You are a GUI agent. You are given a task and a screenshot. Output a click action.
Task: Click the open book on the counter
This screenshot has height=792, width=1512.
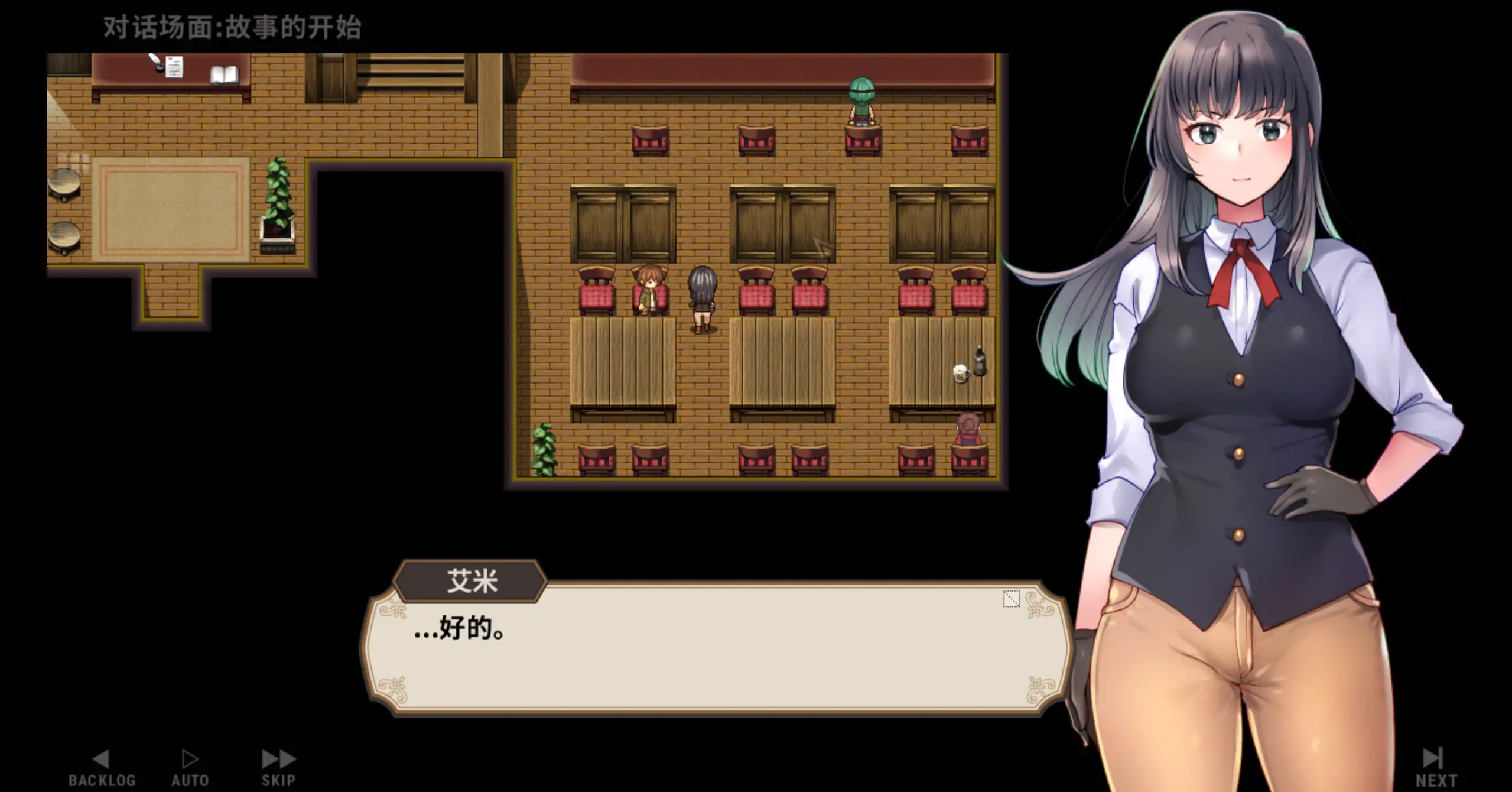click(223, 74)
